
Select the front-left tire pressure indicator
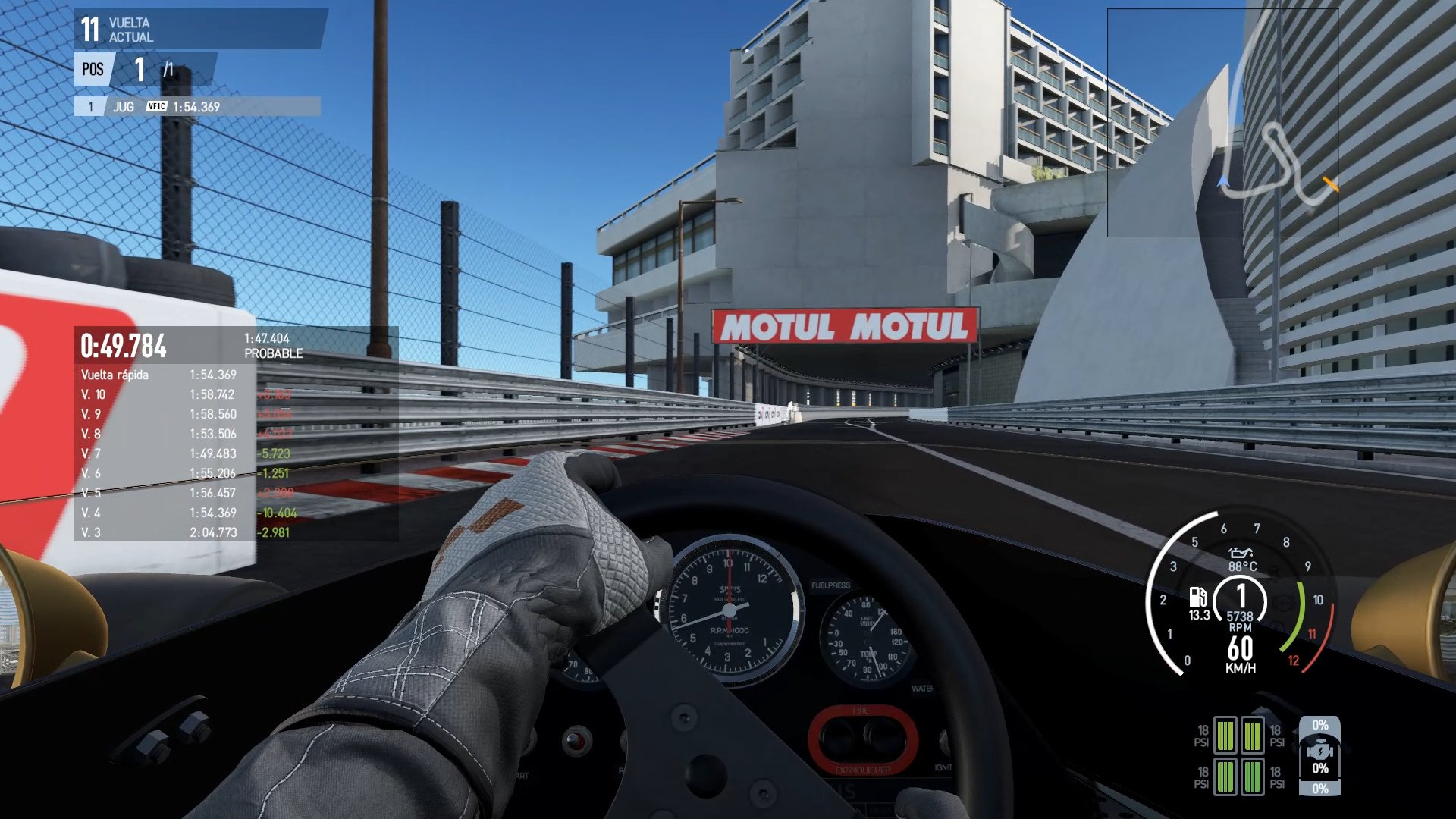[x=1225, y=736]
